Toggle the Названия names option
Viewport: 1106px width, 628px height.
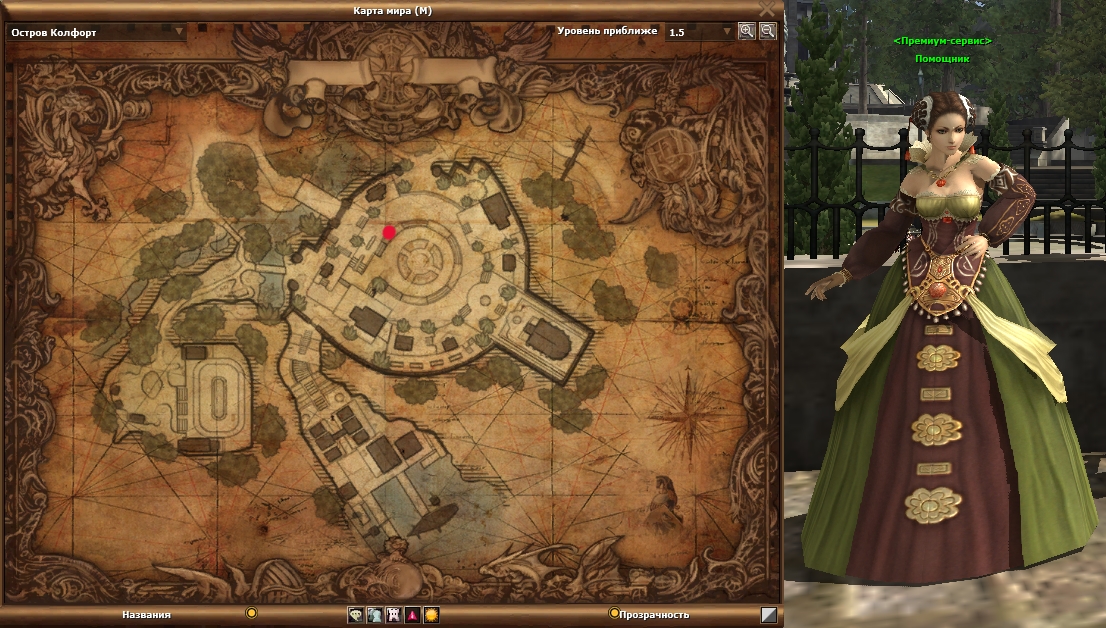tap(252, 614)
